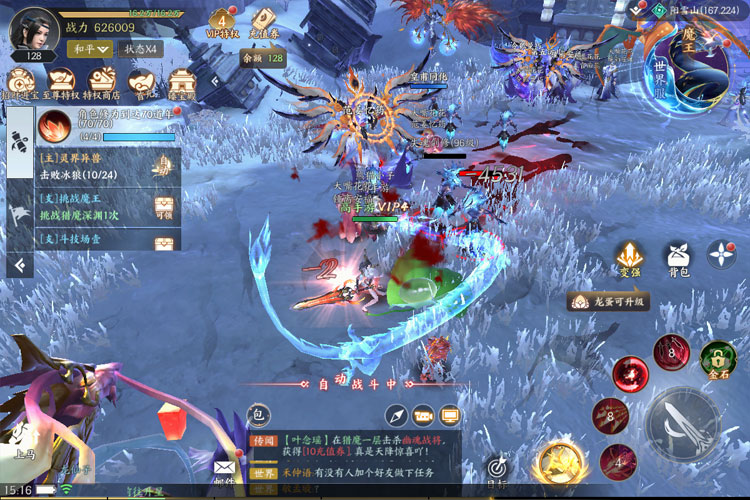Open the 充值券 voucher icon
This screenshot has width=750, height=500.
point(263,24)
